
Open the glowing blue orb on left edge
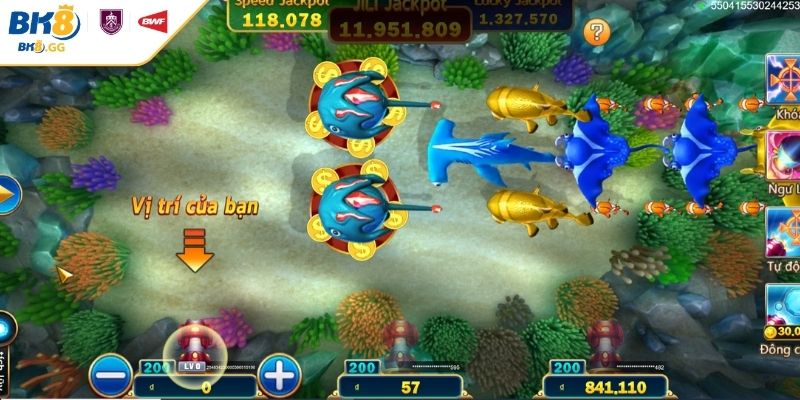(x=4, y=329)
